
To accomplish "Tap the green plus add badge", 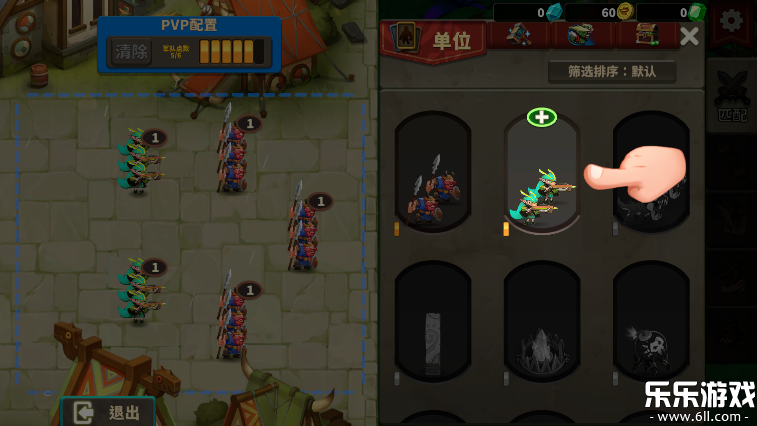I will pos(542,117).
